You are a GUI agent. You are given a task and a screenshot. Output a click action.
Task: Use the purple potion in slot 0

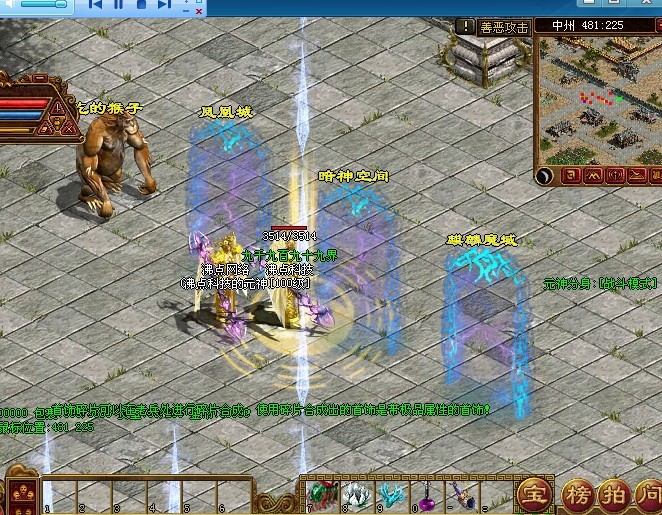pyautogui.click(x=426, y=493)
